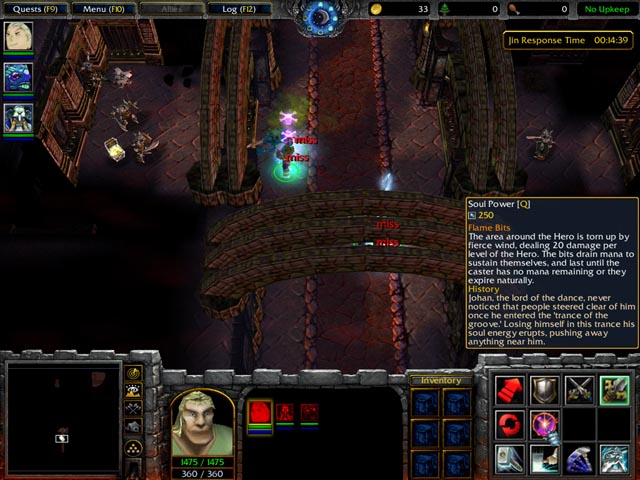
Task: Cast the purple orb Soul Power ability
Action: 545,424
